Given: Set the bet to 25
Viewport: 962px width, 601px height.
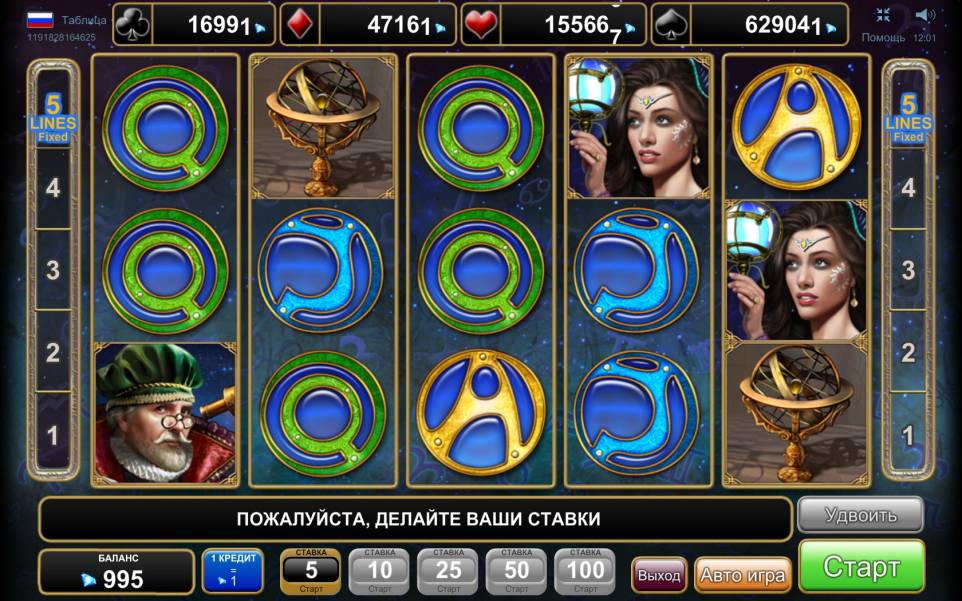Looking at the screenshot, I should 448,570.
